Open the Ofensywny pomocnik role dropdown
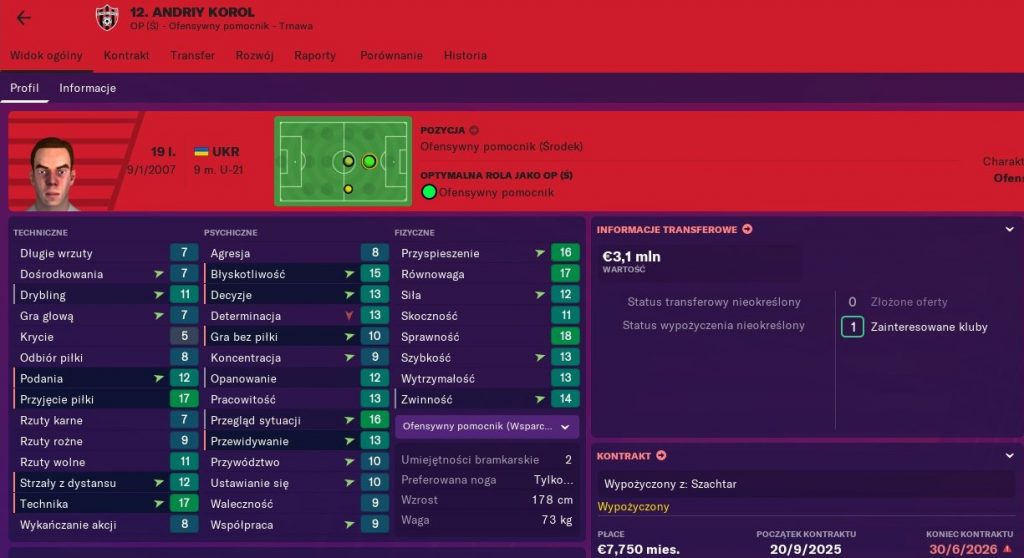Image resolution: width=1024 pixels, height=558 pixels. click(x=486, y=427)
